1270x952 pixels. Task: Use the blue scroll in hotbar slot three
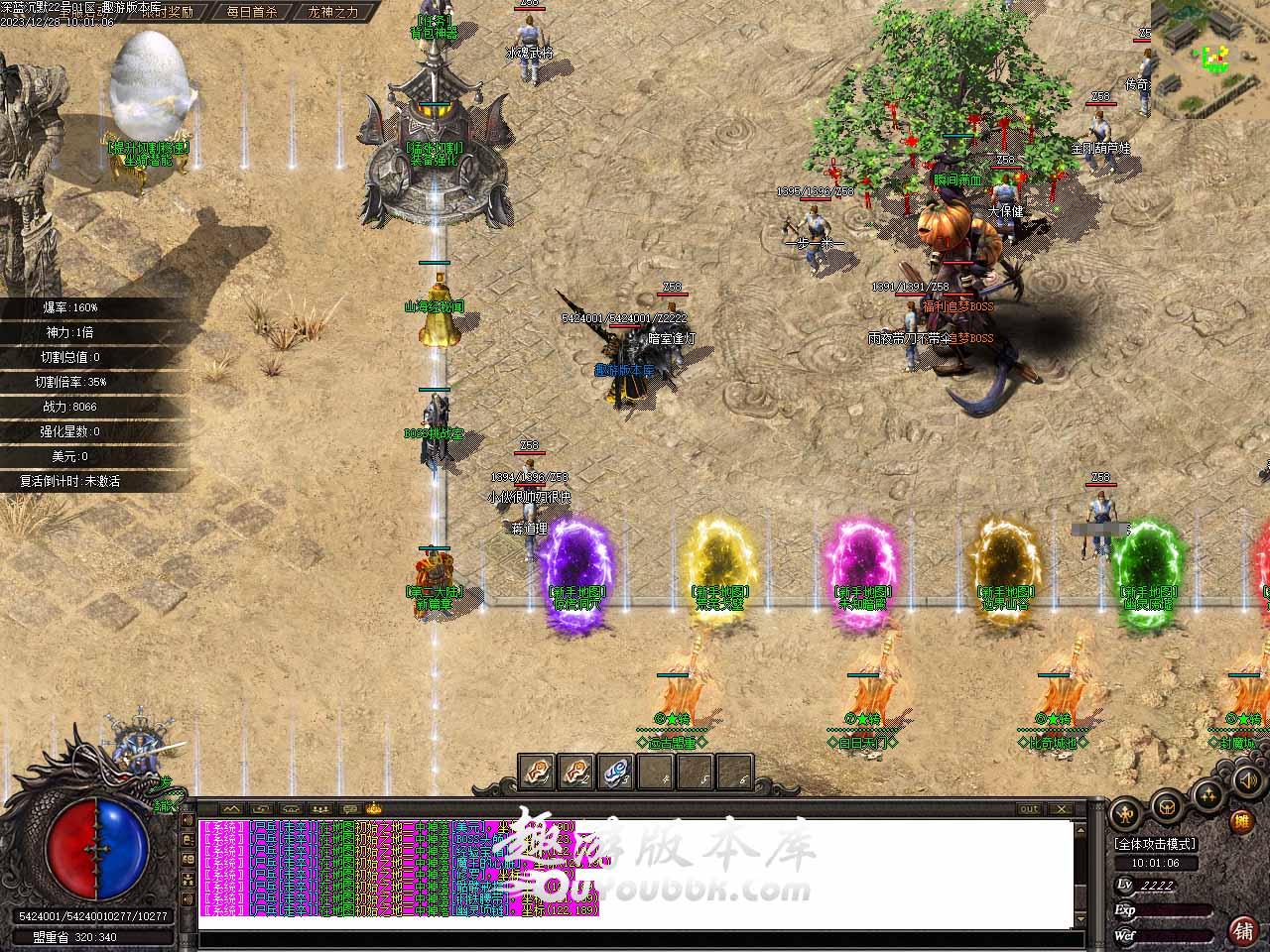pos(615,770)
